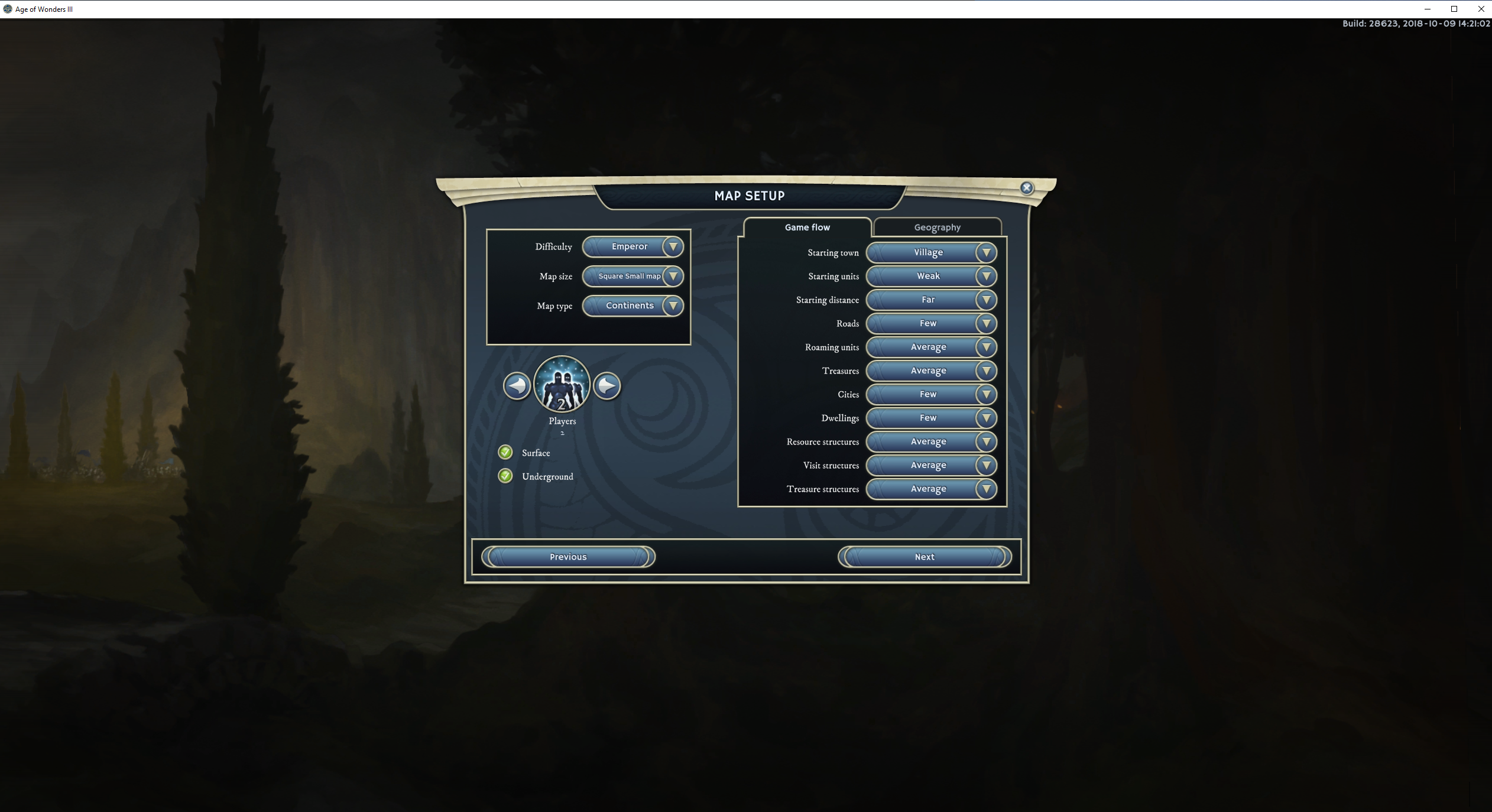Adjust the Treasures dropdown

(931, 371)
